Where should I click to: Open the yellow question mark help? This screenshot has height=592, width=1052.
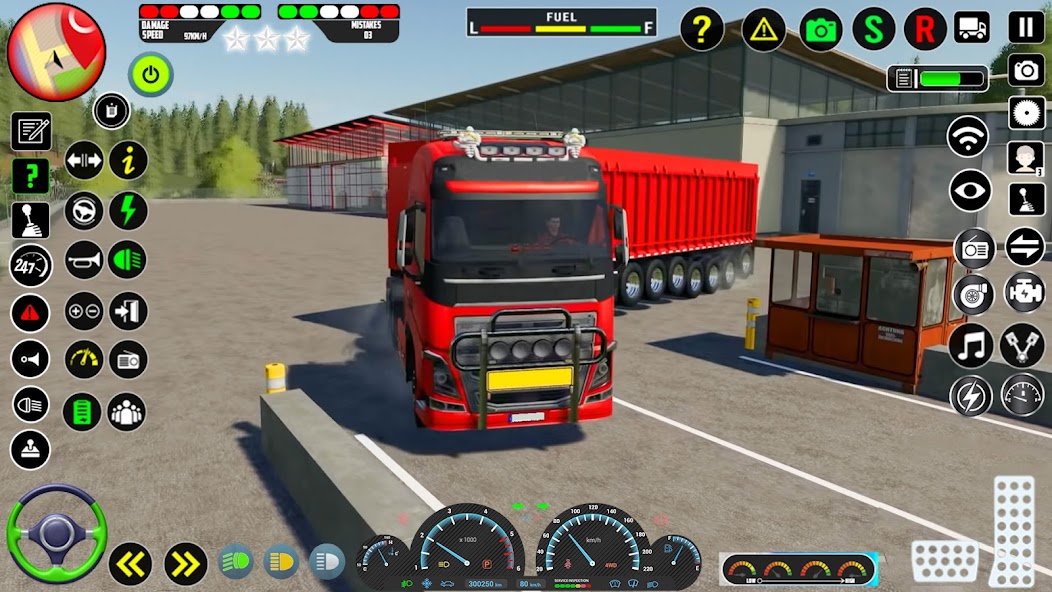[702, 30]
